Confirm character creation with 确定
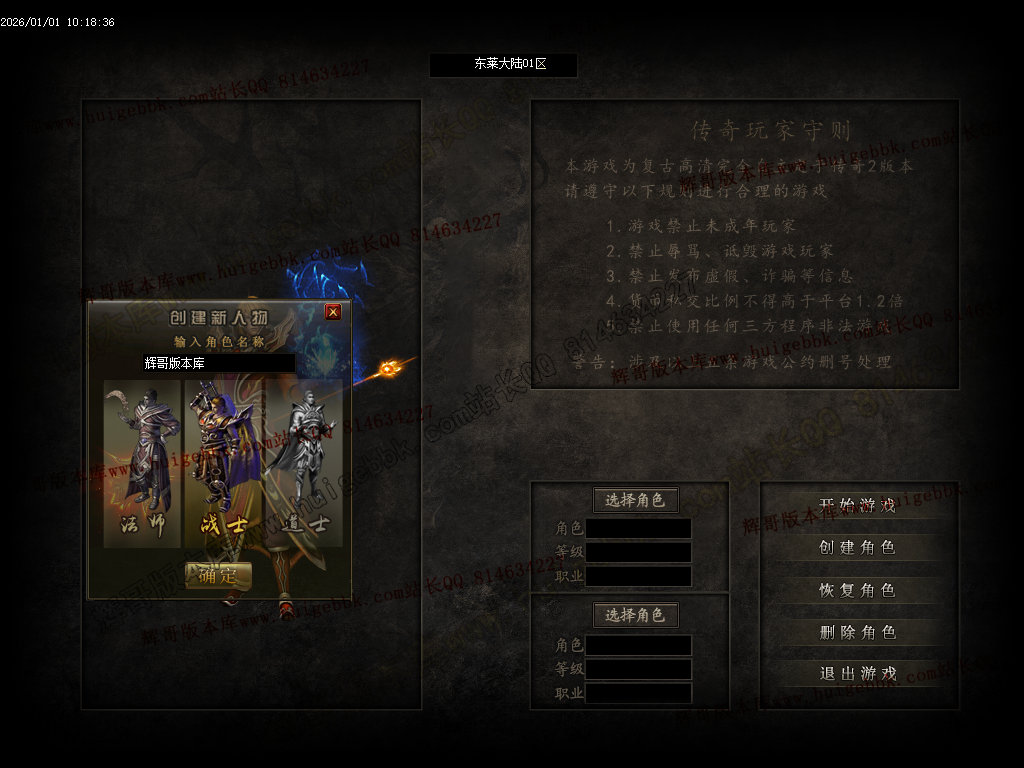Screen dimensions: 1024x768 coord(218,575)
